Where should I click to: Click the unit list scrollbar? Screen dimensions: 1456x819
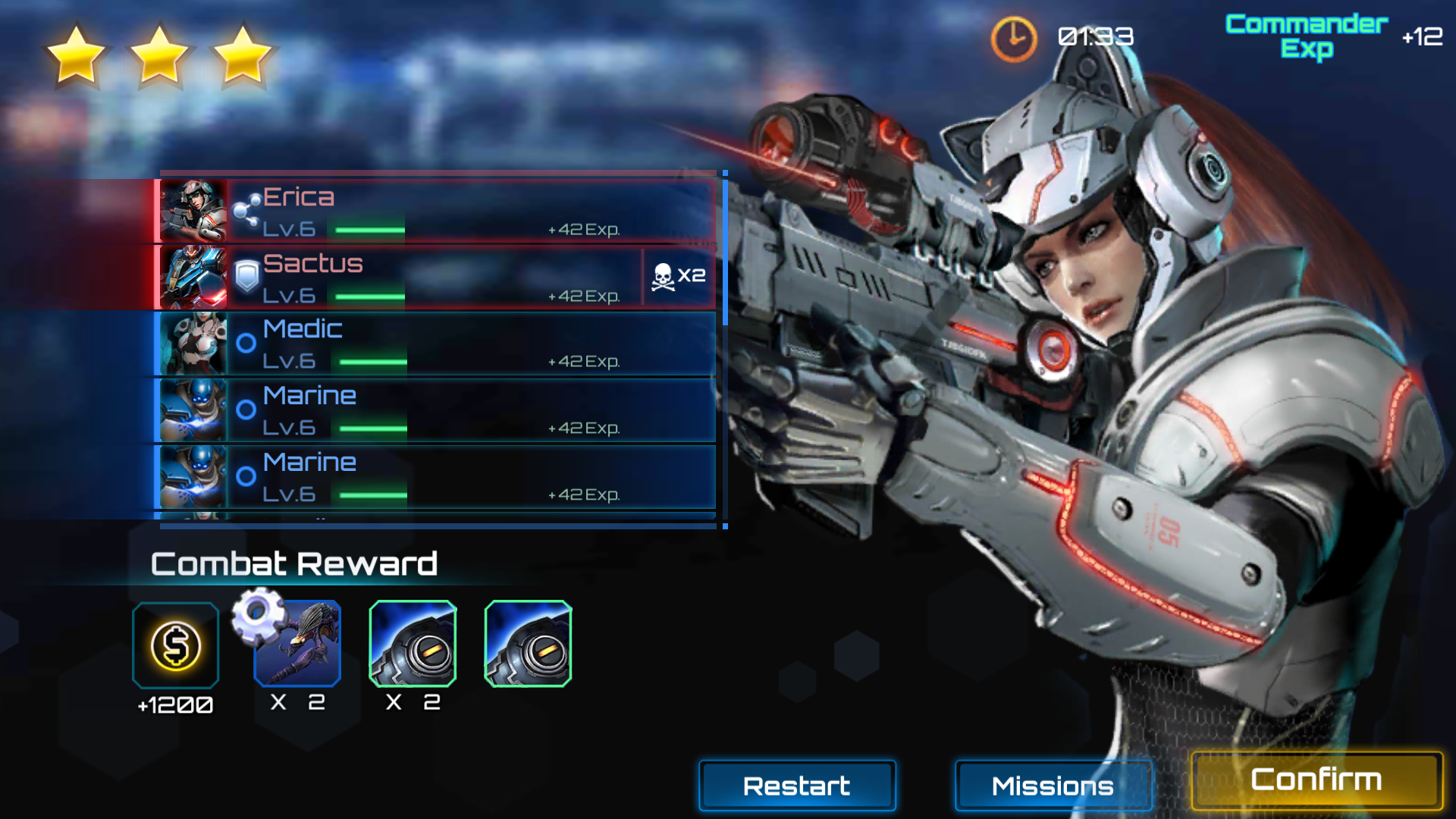point(725,250)
